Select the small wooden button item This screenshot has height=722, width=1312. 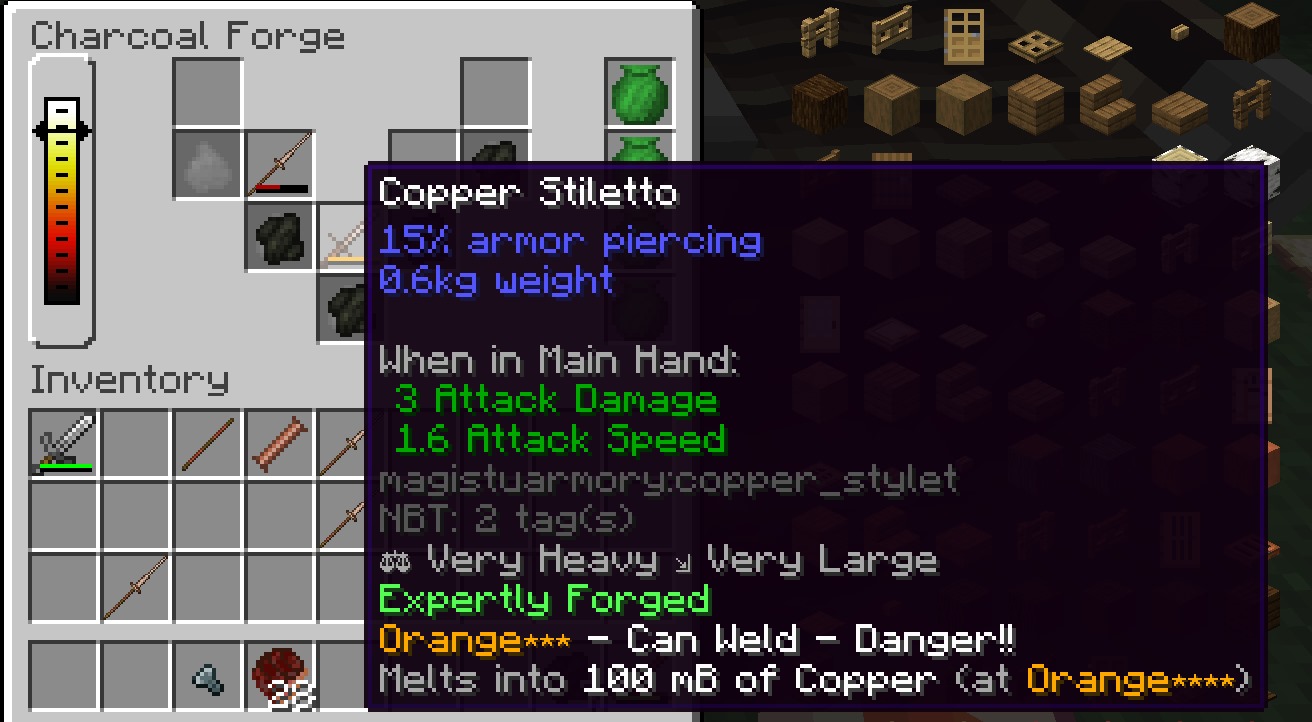click(x=1179, y=33)
